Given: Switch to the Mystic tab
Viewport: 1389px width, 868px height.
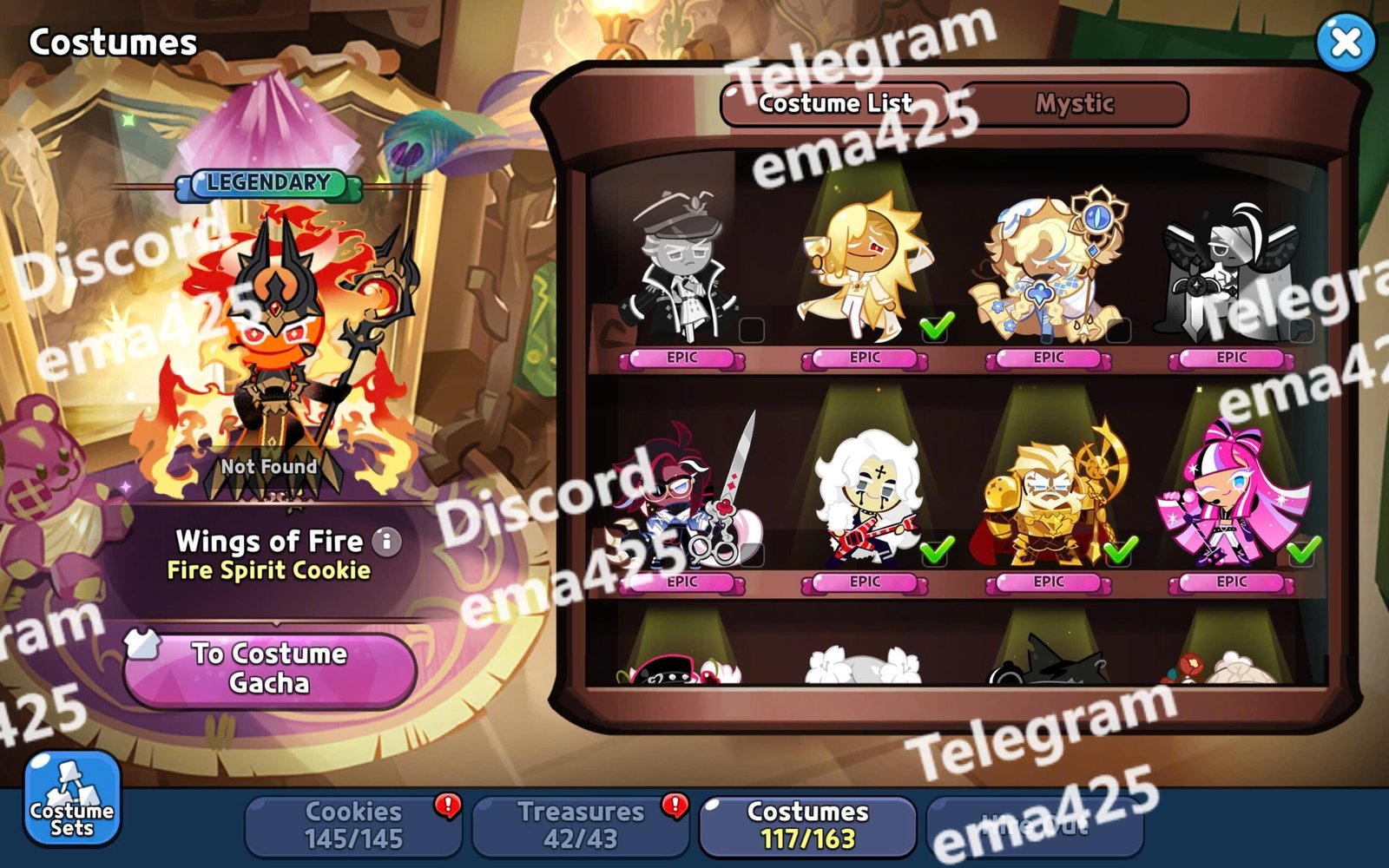Looking at the screenshot, I should click(1074, 104).
